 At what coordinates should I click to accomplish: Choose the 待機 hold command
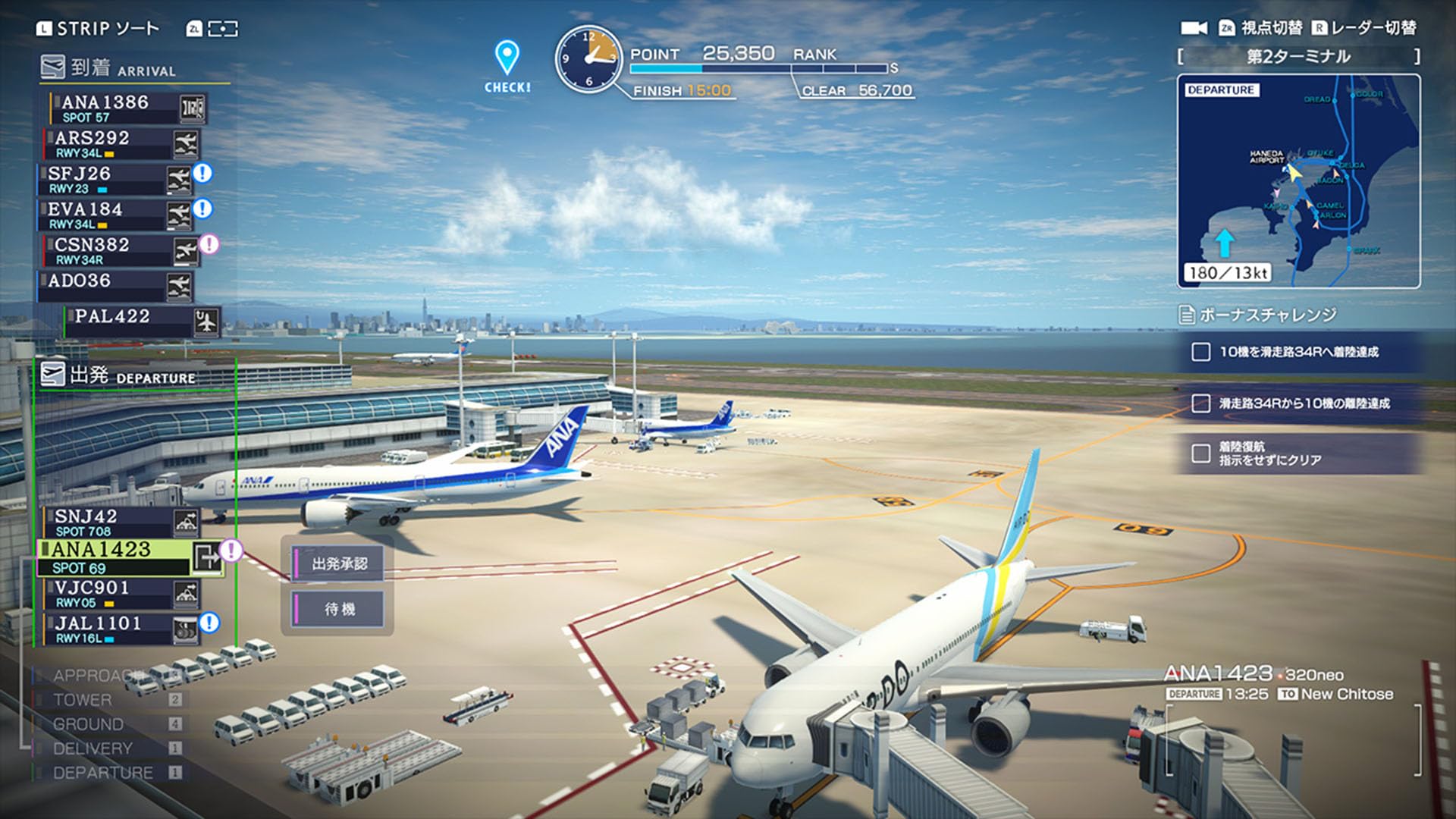coord(339,609)
